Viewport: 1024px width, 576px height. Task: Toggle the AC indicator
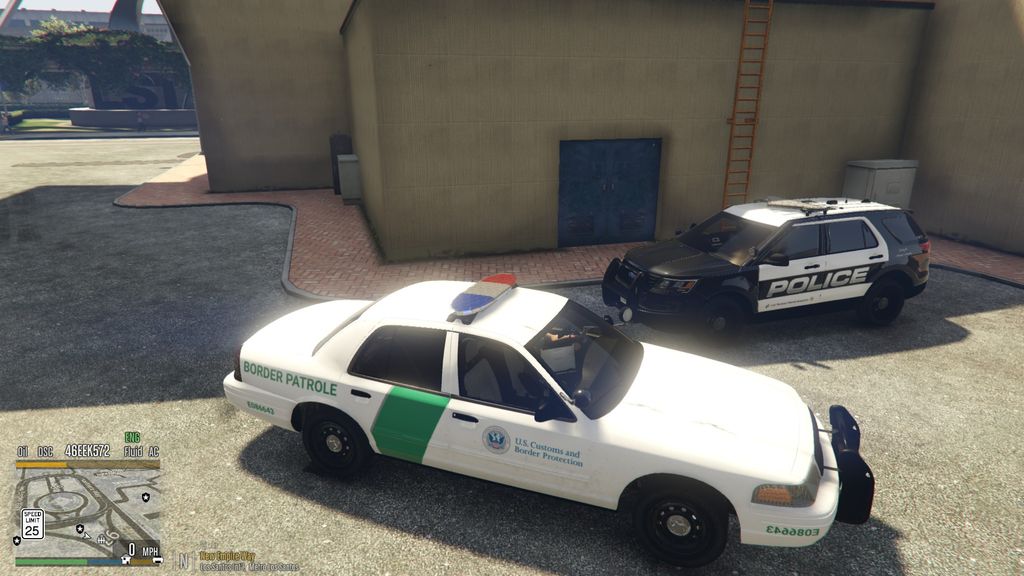coord(153,452)
